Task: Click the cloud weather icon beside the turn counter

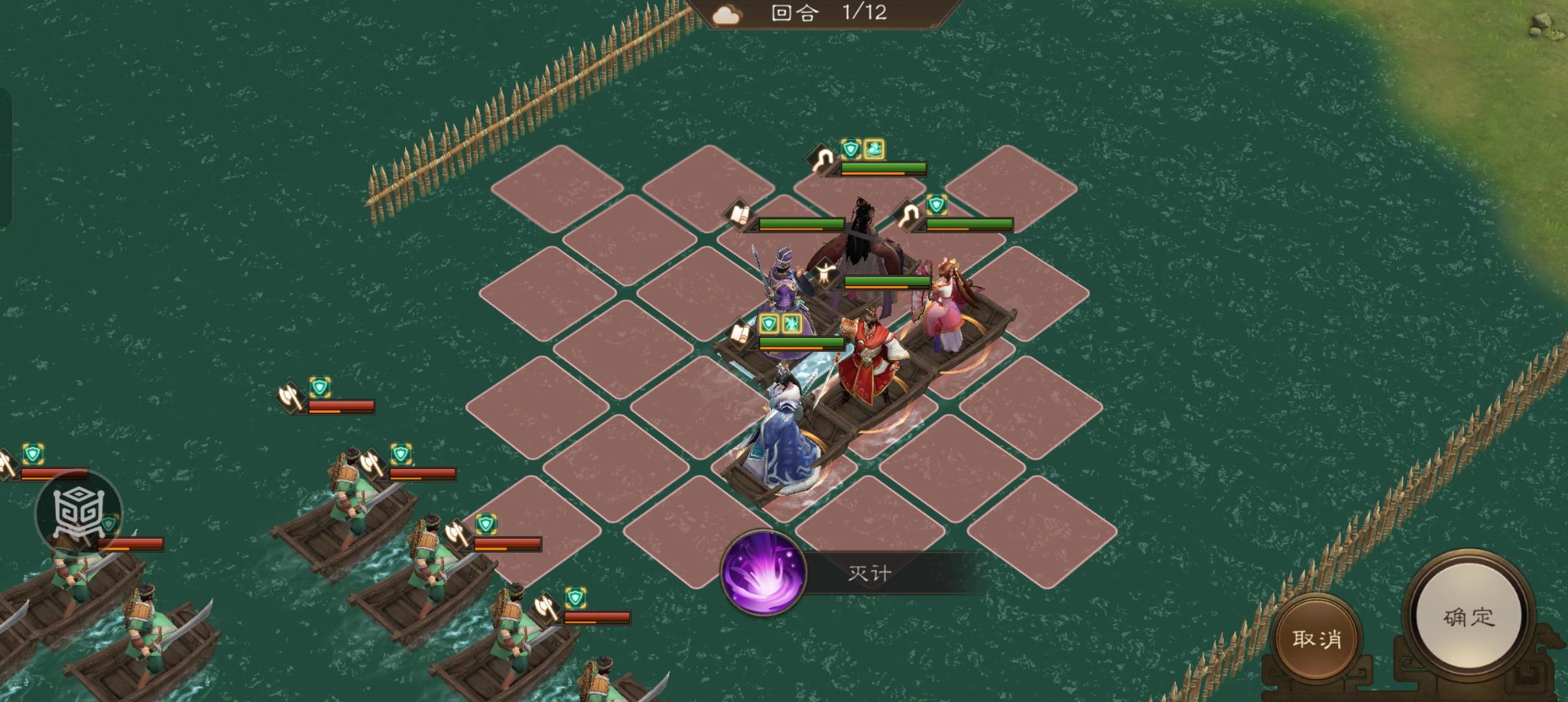Action: pos(726,14)
